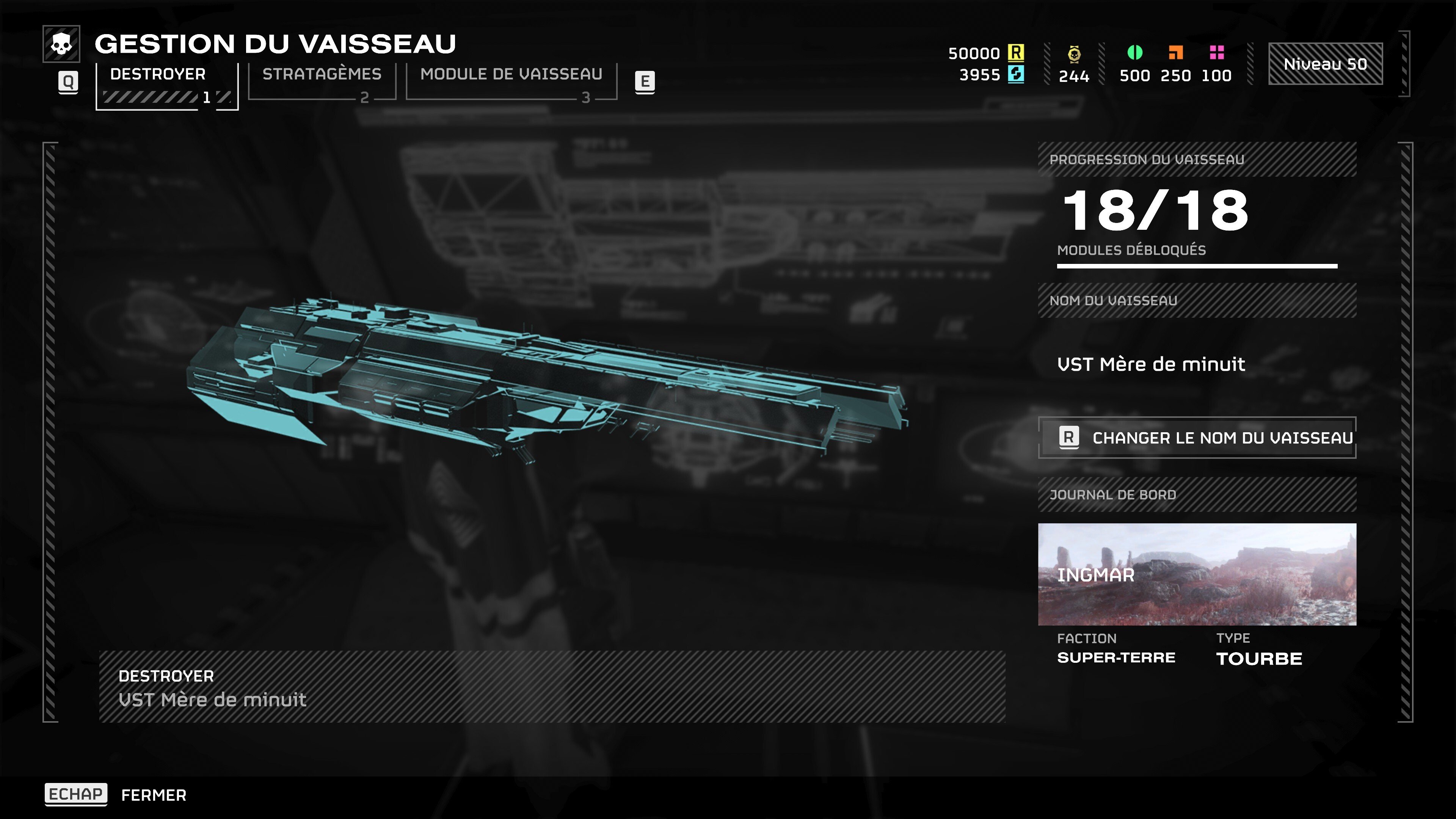Screen dimensions: 1456x819
Task: Open the Ingmar ship log thumbnail
Action: pos(1197,574)
